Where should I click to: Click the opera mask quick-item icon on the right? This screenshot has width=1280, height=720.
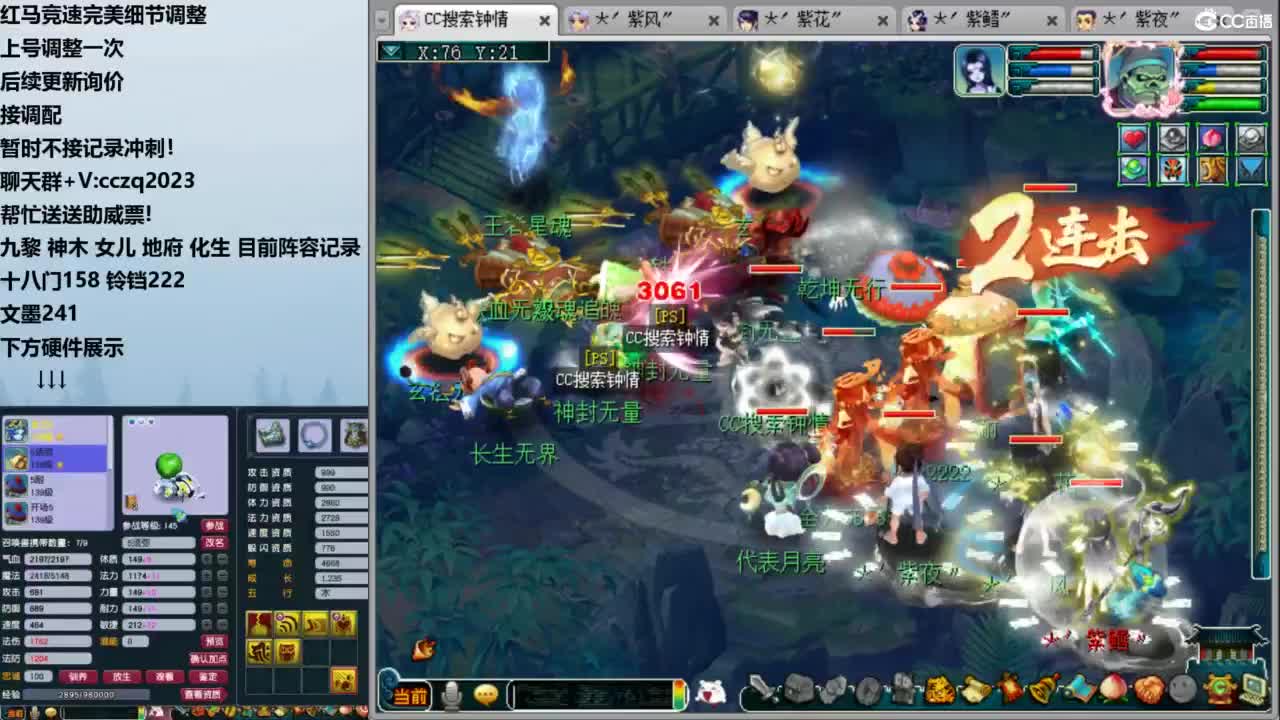(1172, 170)
